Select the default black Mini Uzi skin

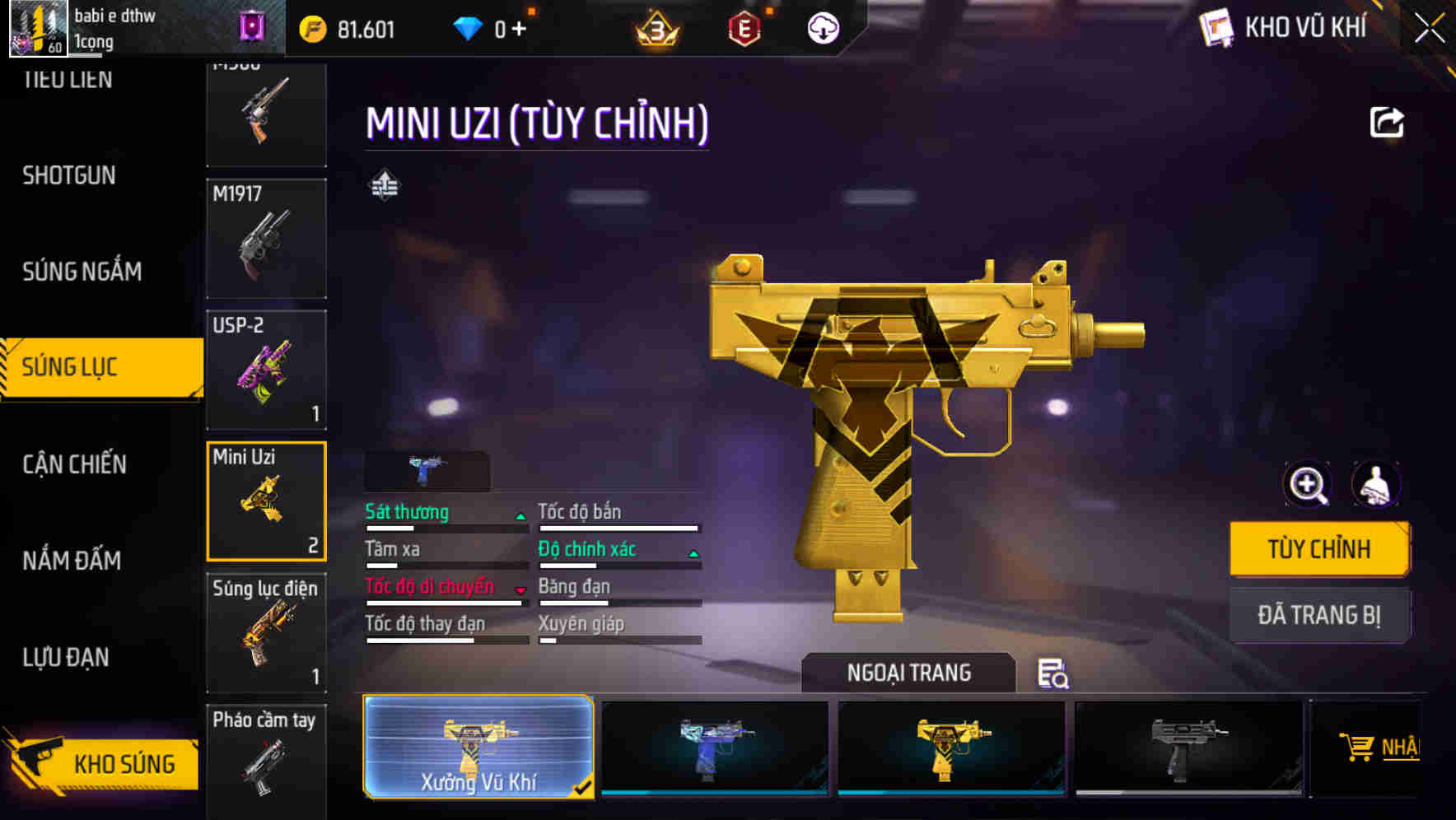[1188, 747]
